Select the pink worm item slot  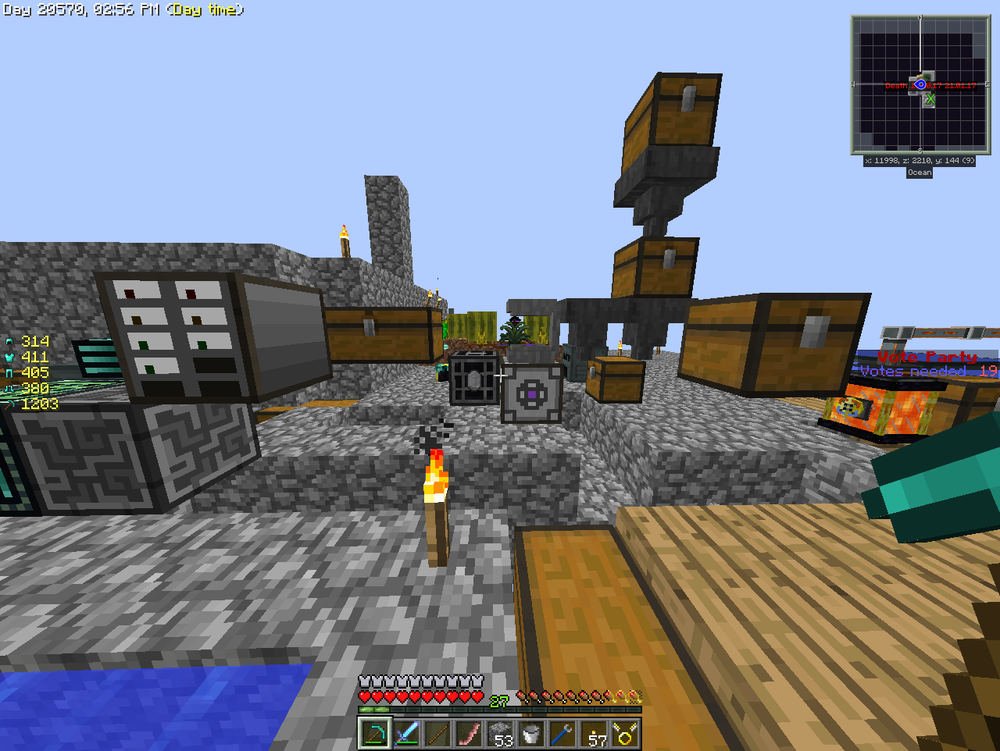[x=468, y=733]
